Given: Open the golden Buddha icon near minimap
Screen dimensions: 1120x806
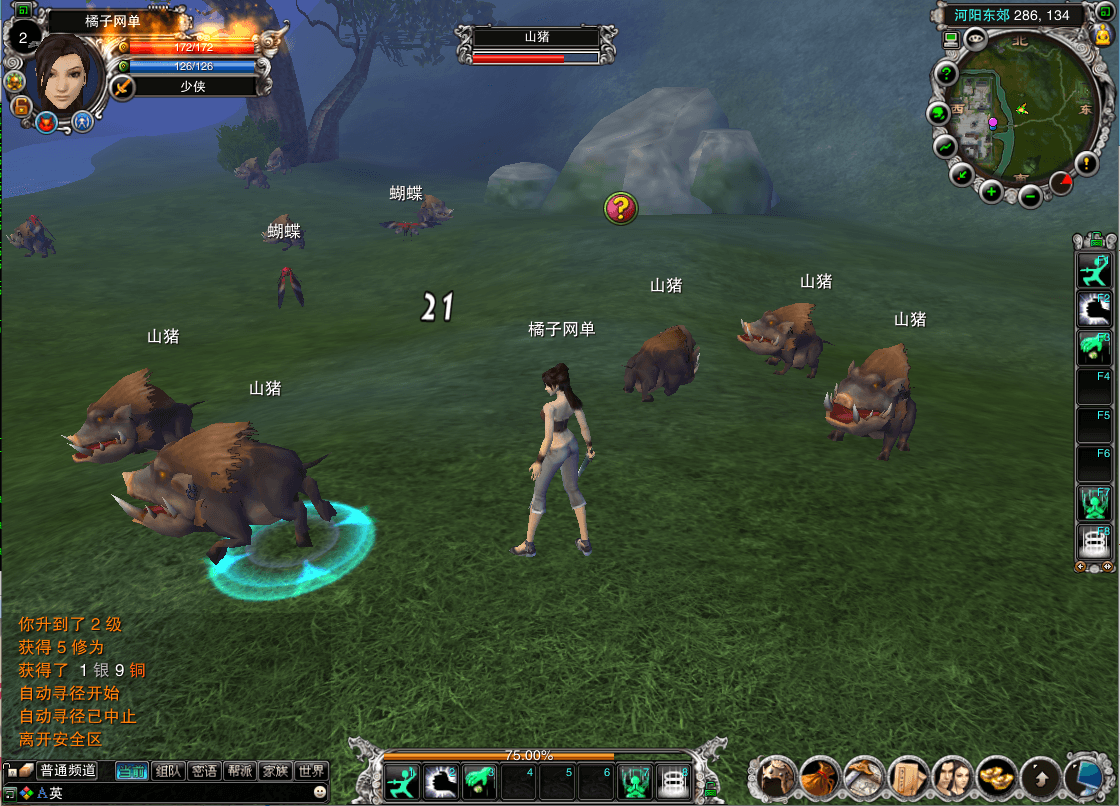Looking at the screenshot, I should pyautogui.click(x=1104, y=38).
